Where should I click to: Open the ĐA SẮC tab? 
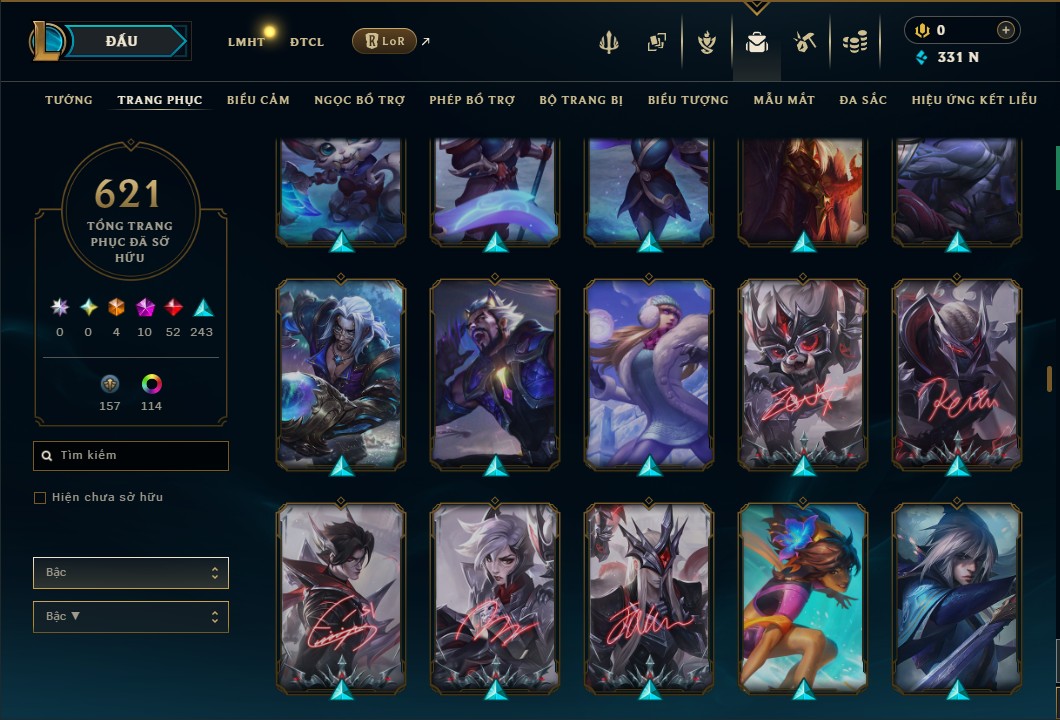863,100
